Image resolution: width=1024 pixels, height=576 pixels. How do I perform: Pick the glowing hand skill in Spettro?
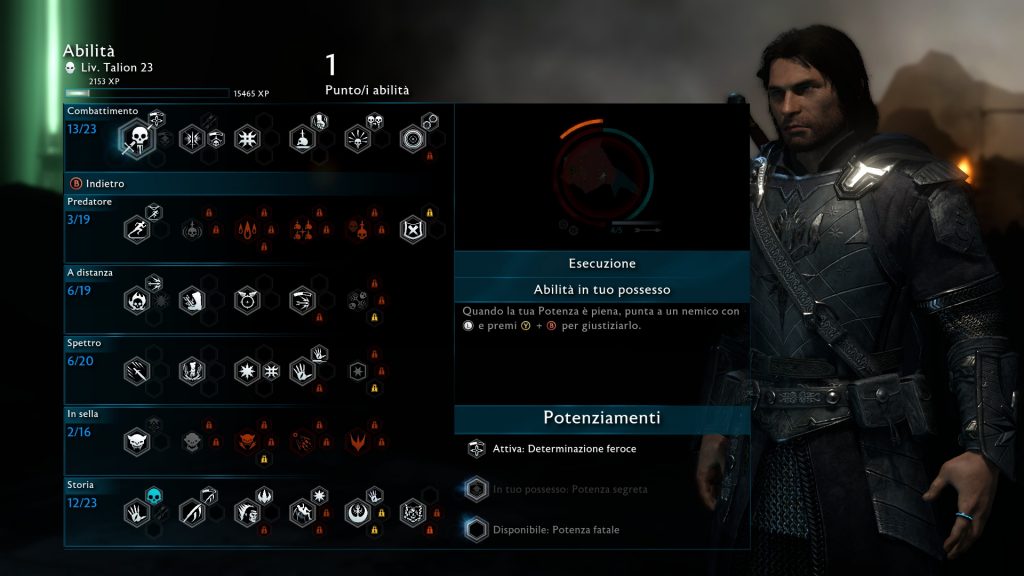click(303, 372)
